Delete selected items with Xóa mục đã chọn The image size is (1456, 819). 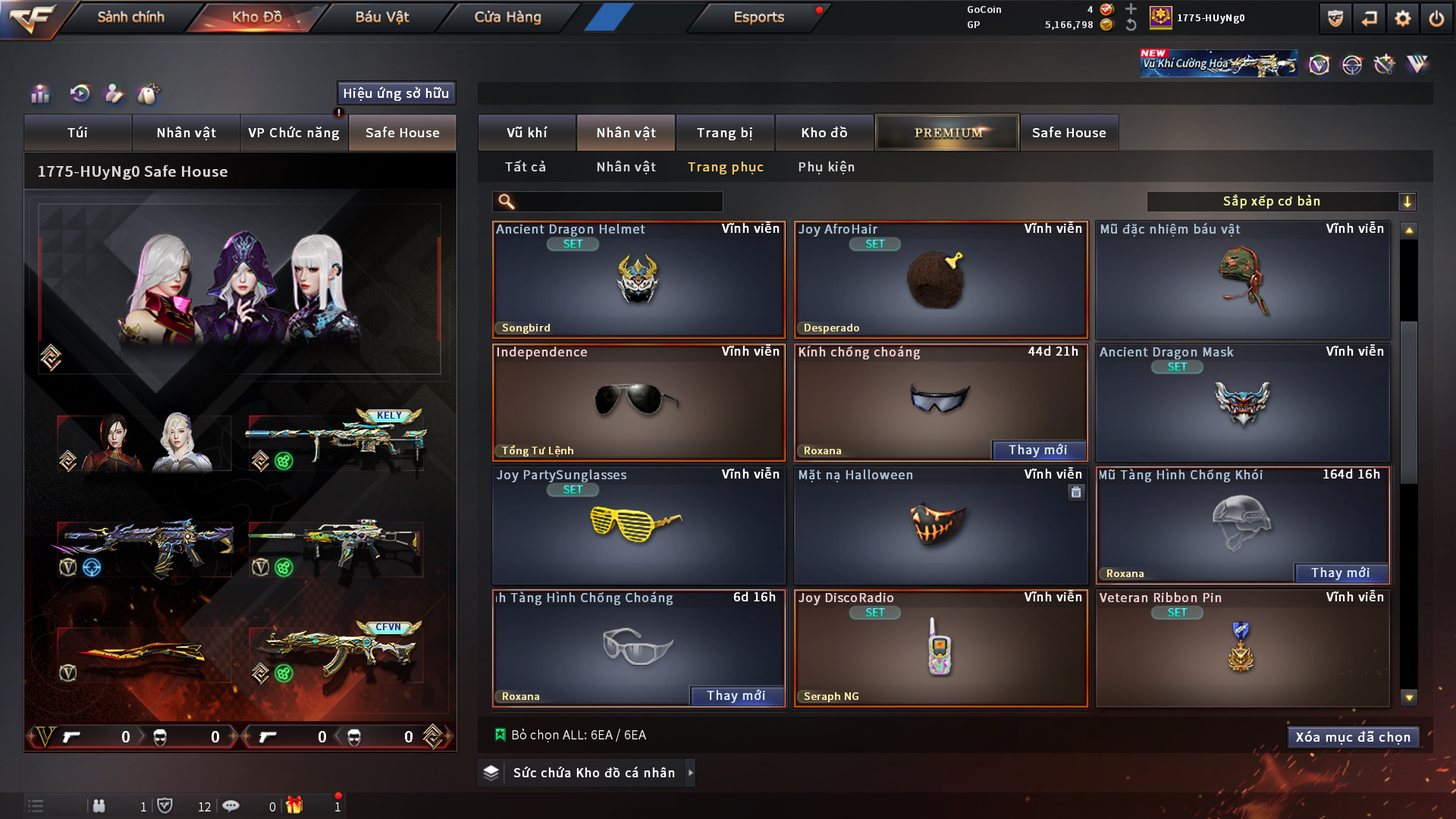click(x=1353, y=737)
